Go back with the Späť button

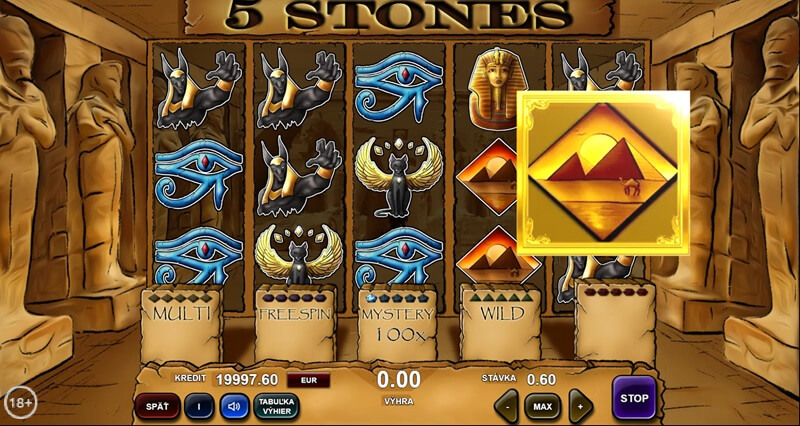[157, 406]
